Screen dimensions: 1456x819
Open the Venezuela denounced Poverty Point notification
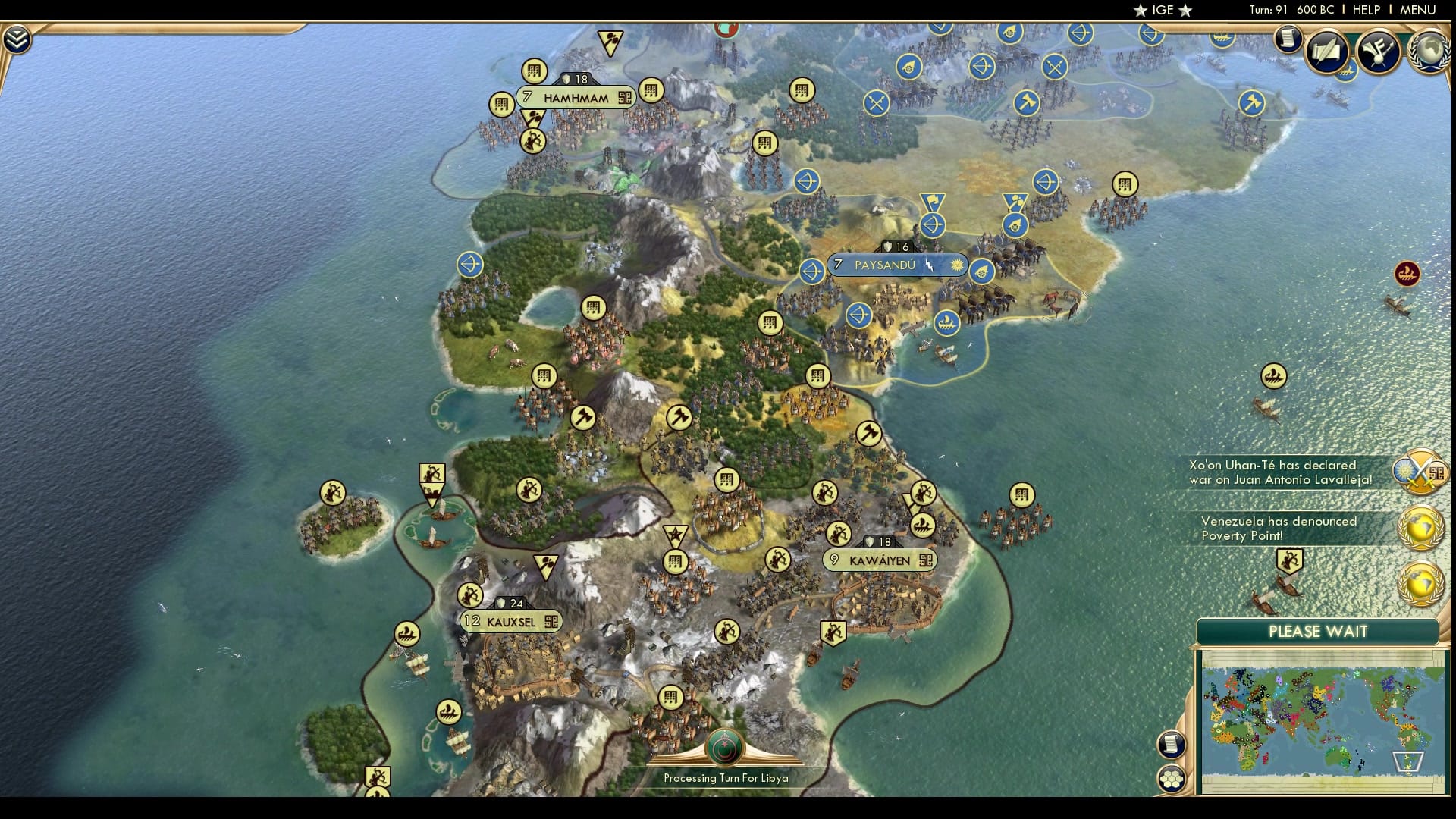coord(1420,528)
